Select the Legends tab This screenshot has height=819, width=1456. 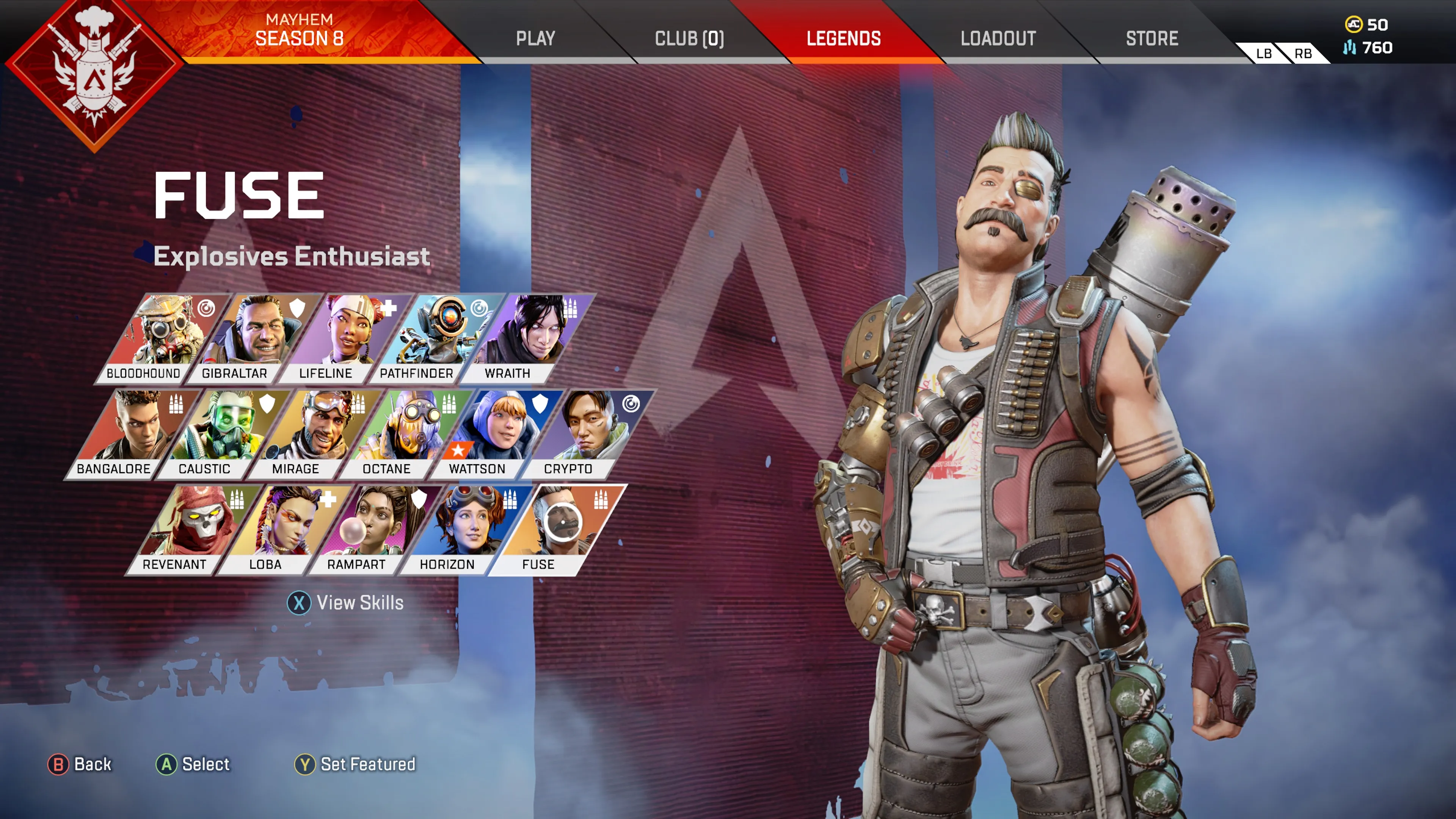click(x=843, y=38)
